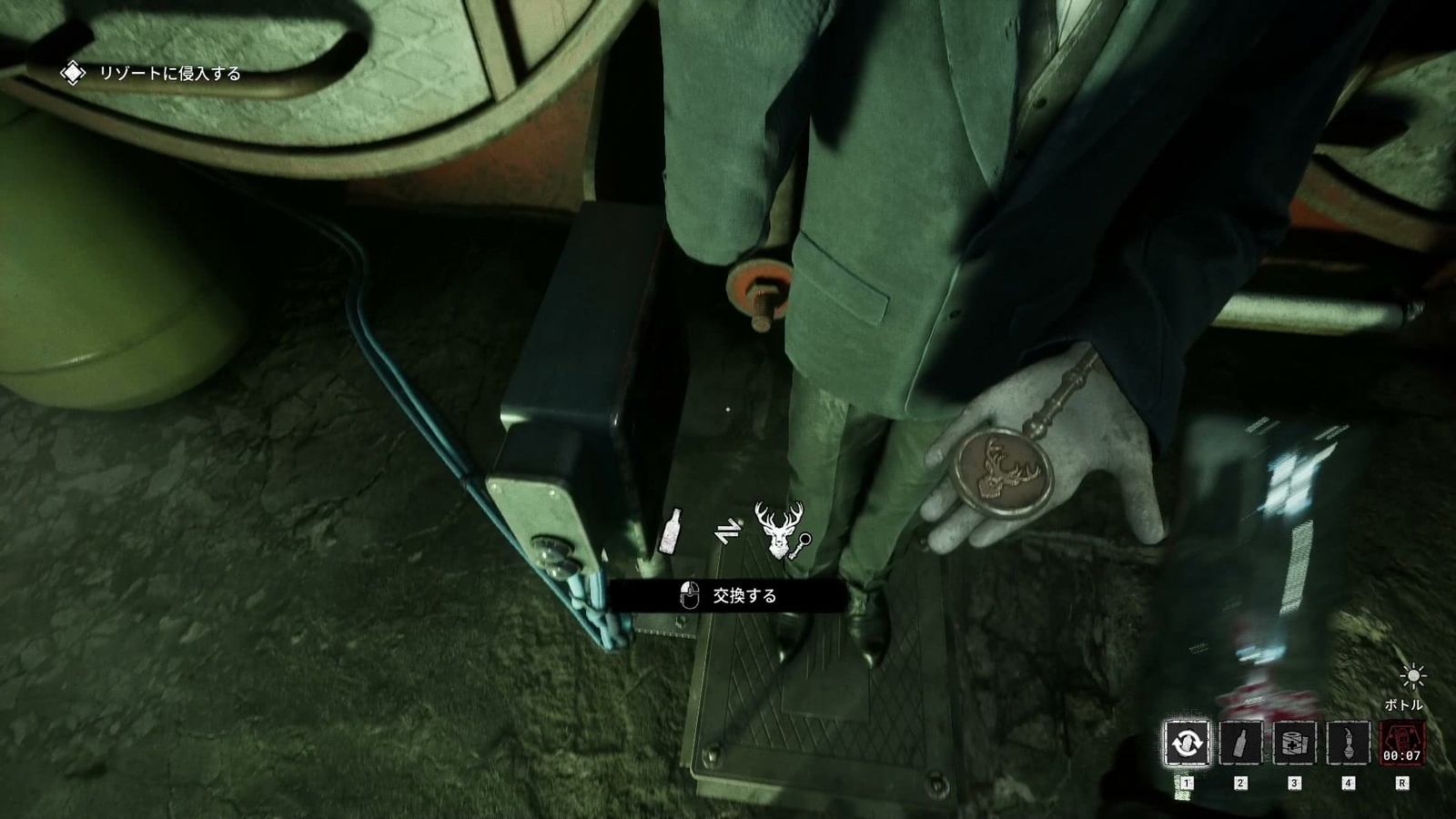The width and height of the screenshot is (1456, 819).
Task: Click the highlighted exchange icon in slot 1
Action: [1188, 742]
